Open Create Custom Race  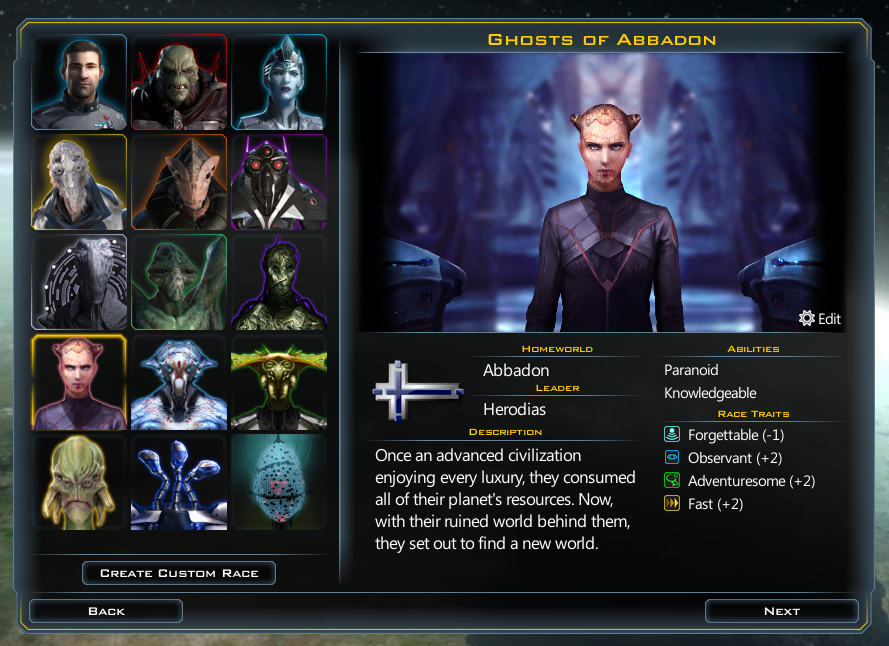pos(179,573)
